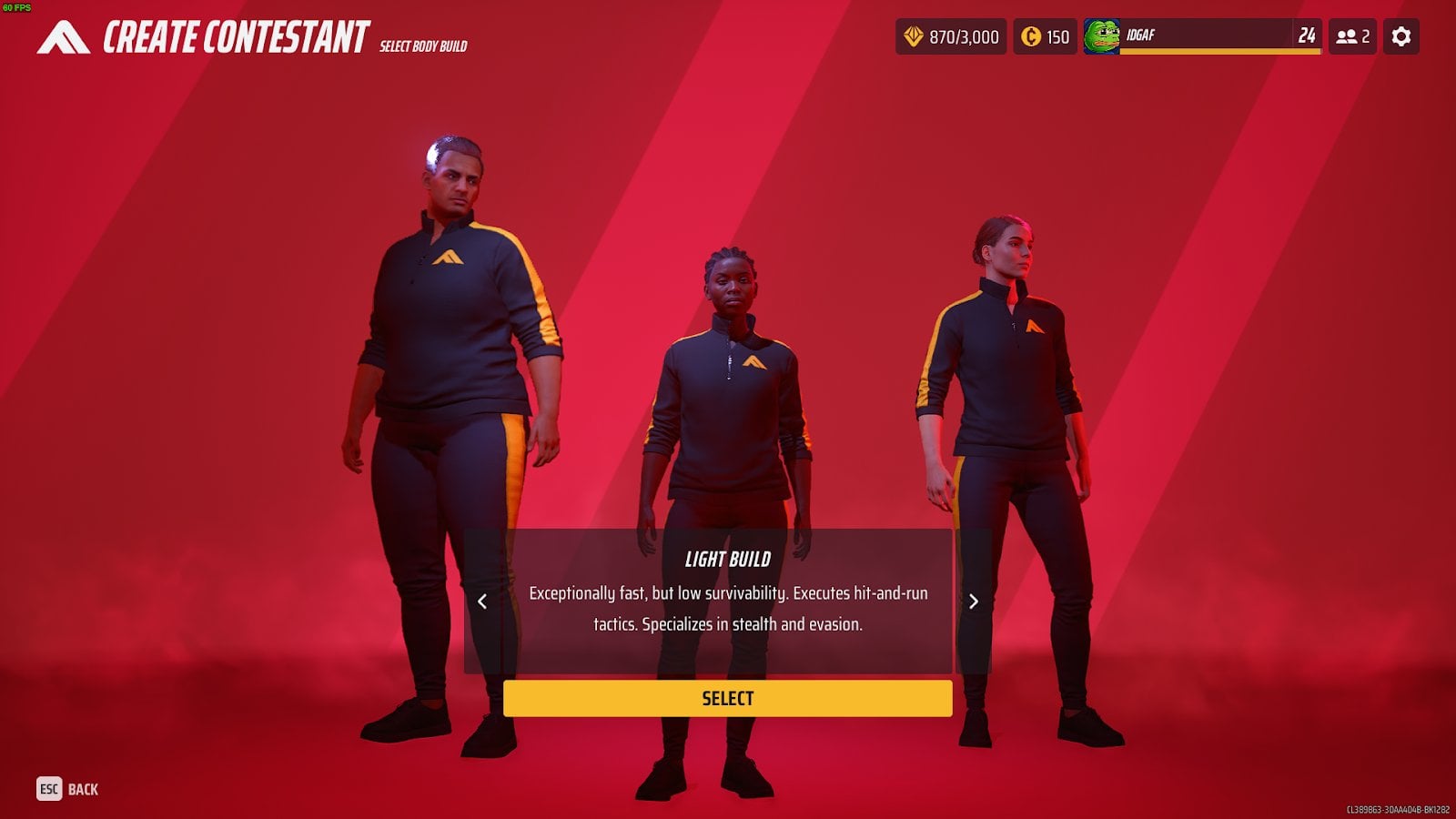Go back using the Back button
Image resolution: width=1456 pixels, height=819 pixels.
[x=67, y=789]
